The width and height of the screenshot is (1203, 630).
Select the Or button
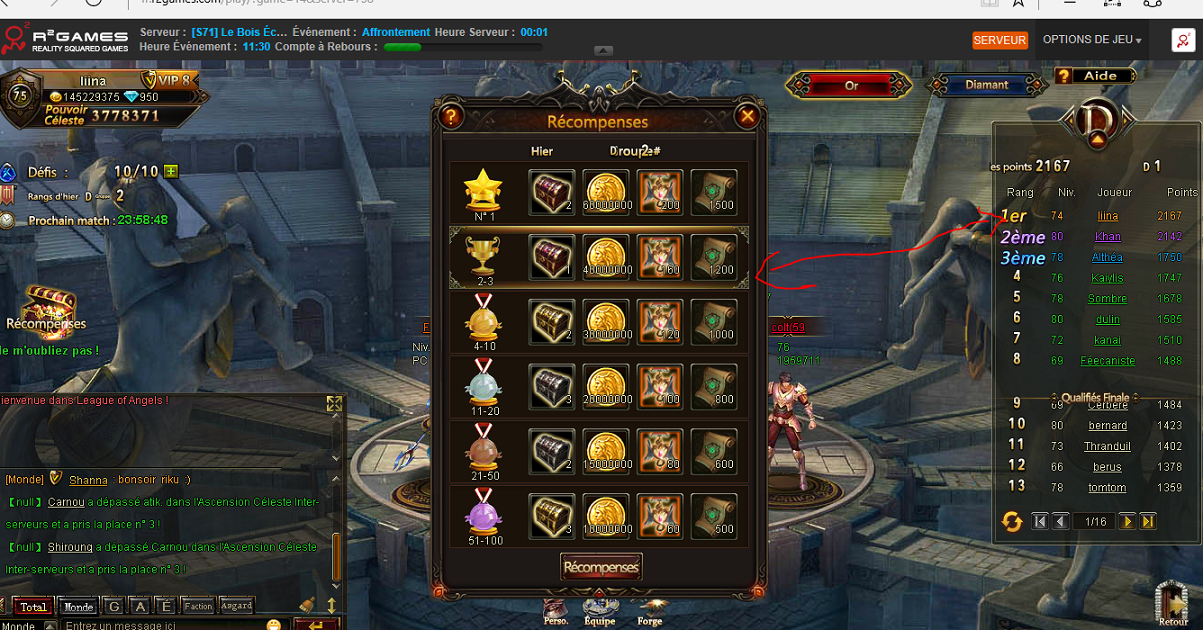pyautogui.click(x=851, y=86)
